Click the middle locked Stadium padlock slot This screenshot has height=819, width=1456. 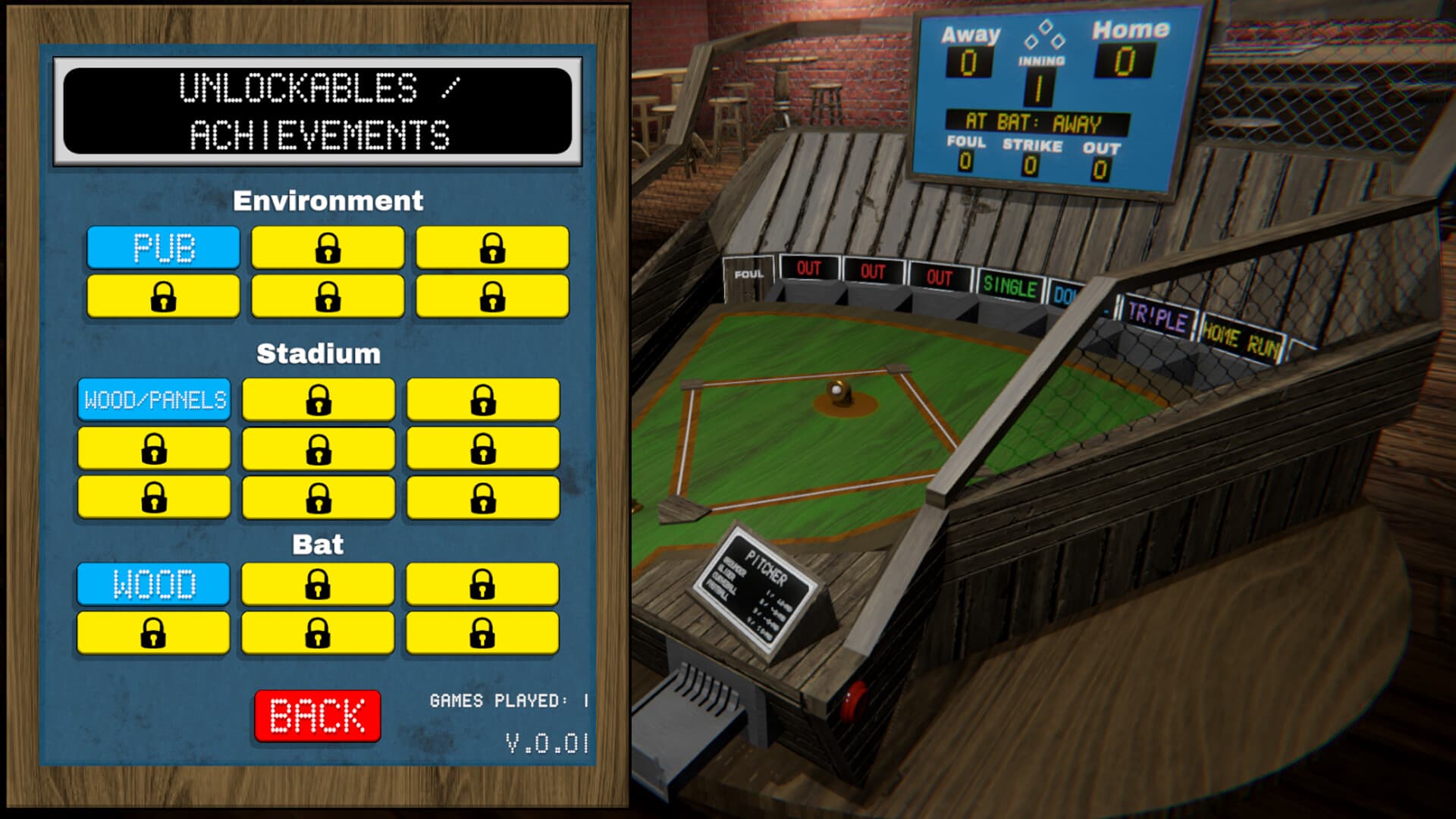coord(317,447)
